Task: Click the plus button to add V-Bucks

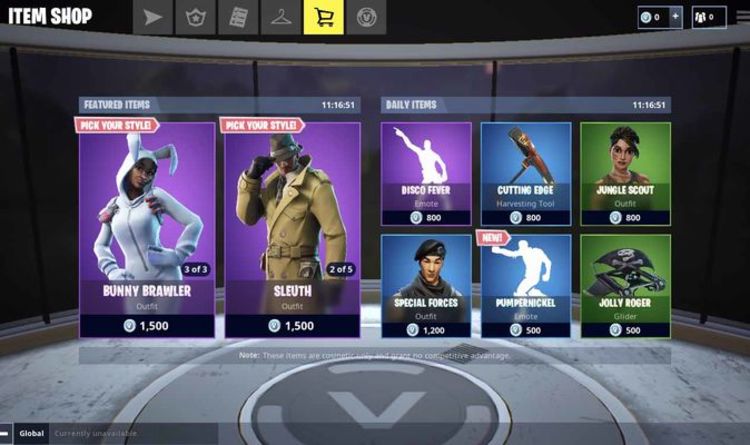Action: 675,17
